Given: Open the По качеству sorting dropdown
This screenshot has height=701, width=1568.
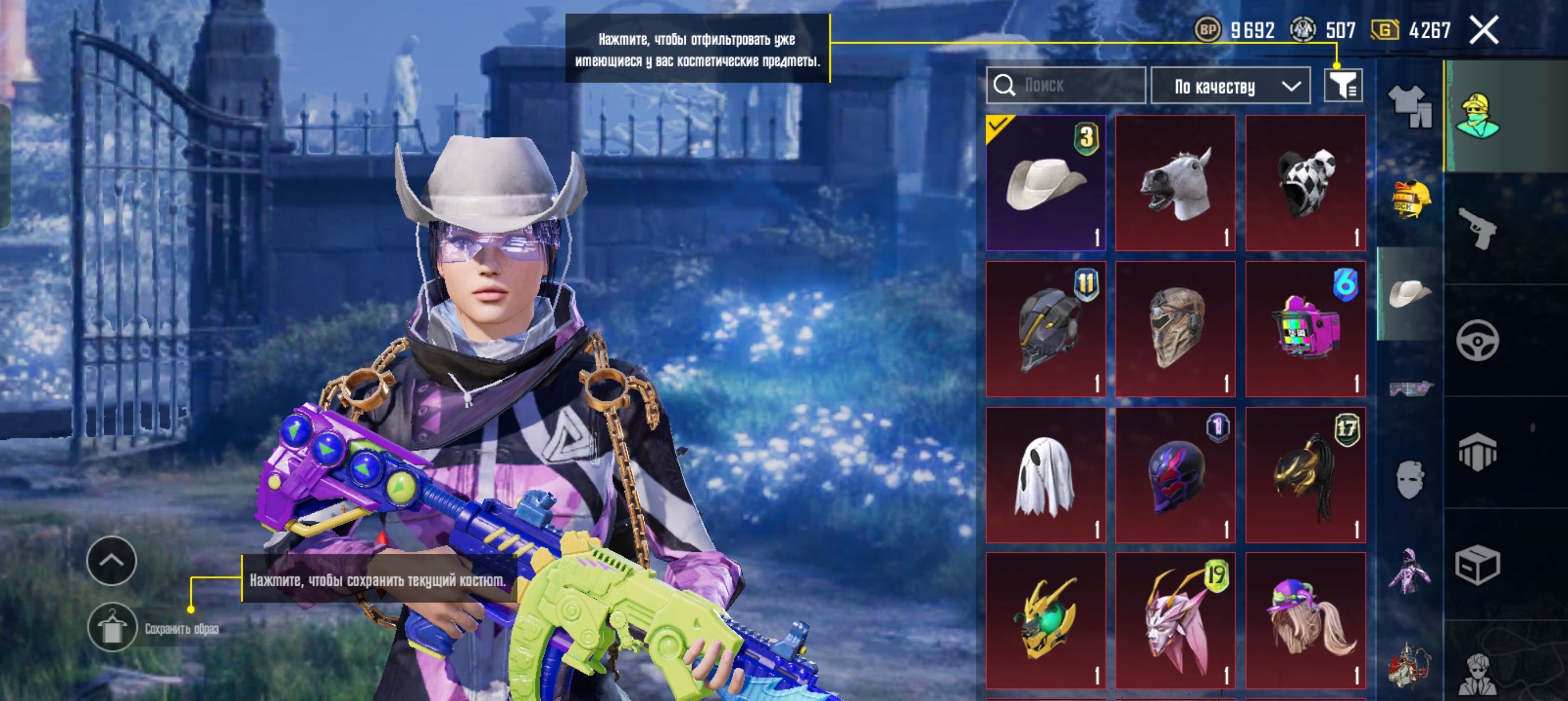Looking at the screenshot, I should click(1230, 86).
